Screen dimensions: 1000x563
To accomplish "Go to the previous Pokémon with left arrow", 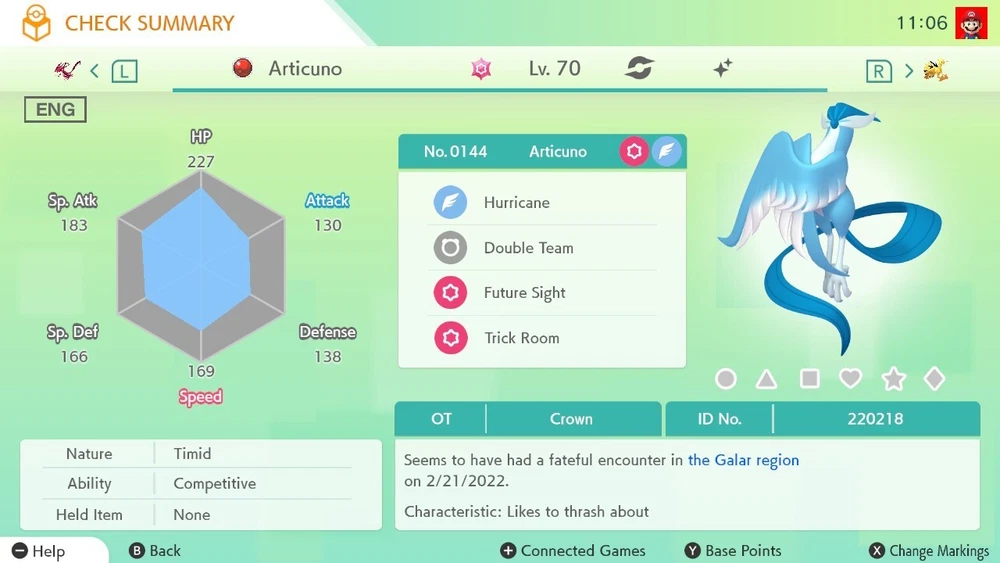I will [x=95, y=70].
